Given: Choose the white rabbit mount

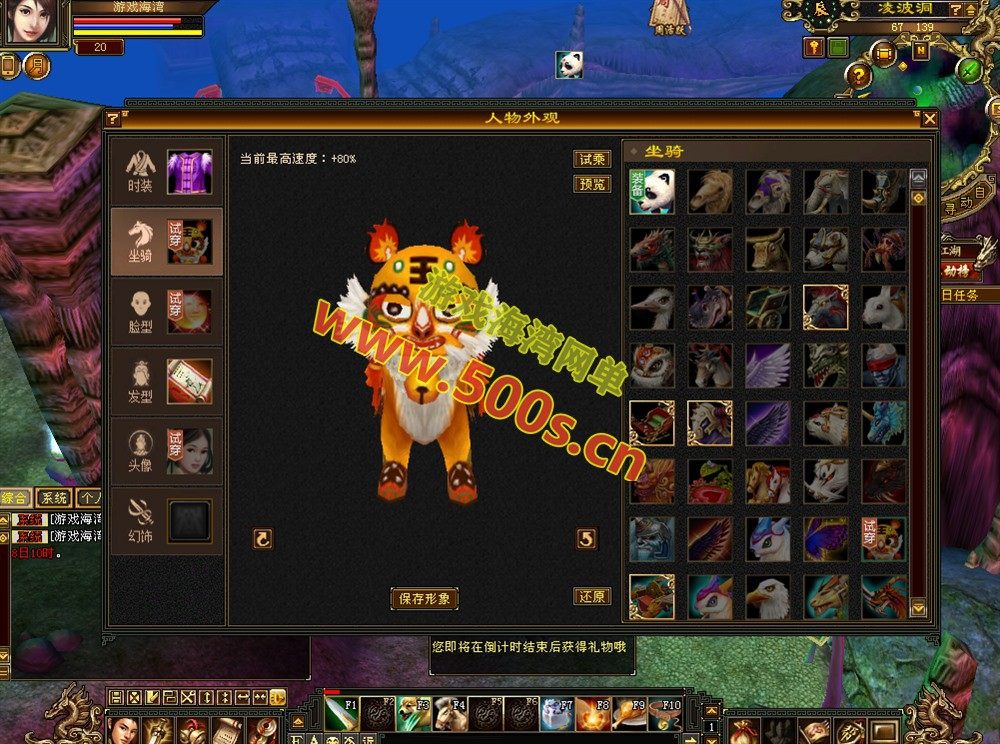Looking at the screenshot, I should 884,307.
